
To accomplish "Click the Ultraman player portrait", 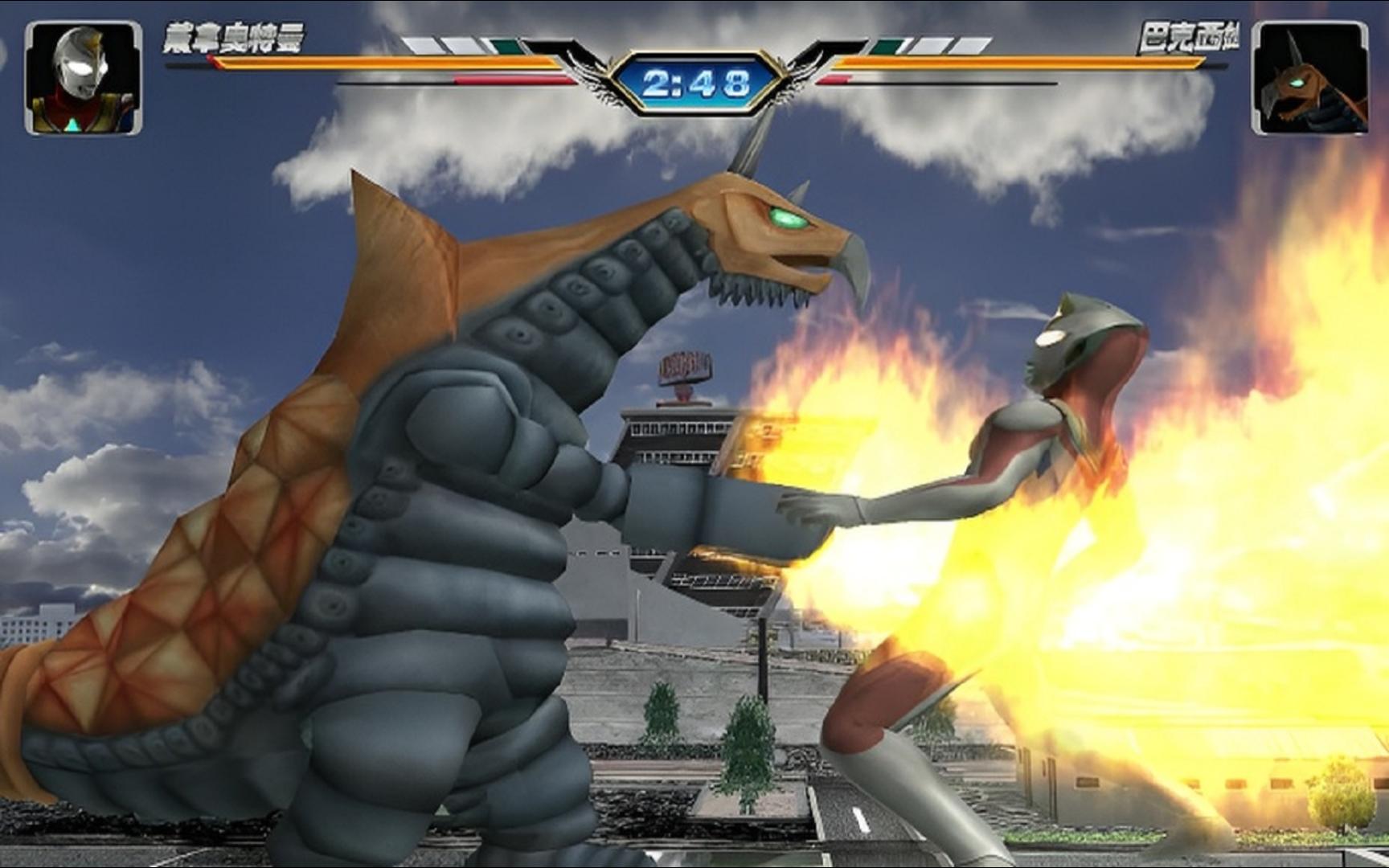I will 84,78.
